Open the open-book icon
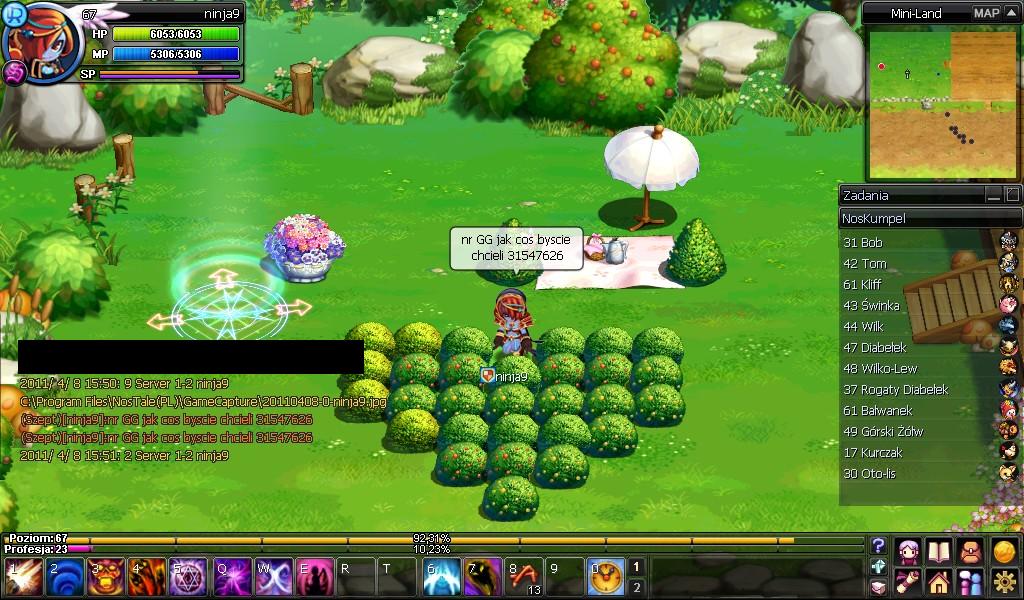Viewport: 1024px width, 600px height. (x=938, y=551)
